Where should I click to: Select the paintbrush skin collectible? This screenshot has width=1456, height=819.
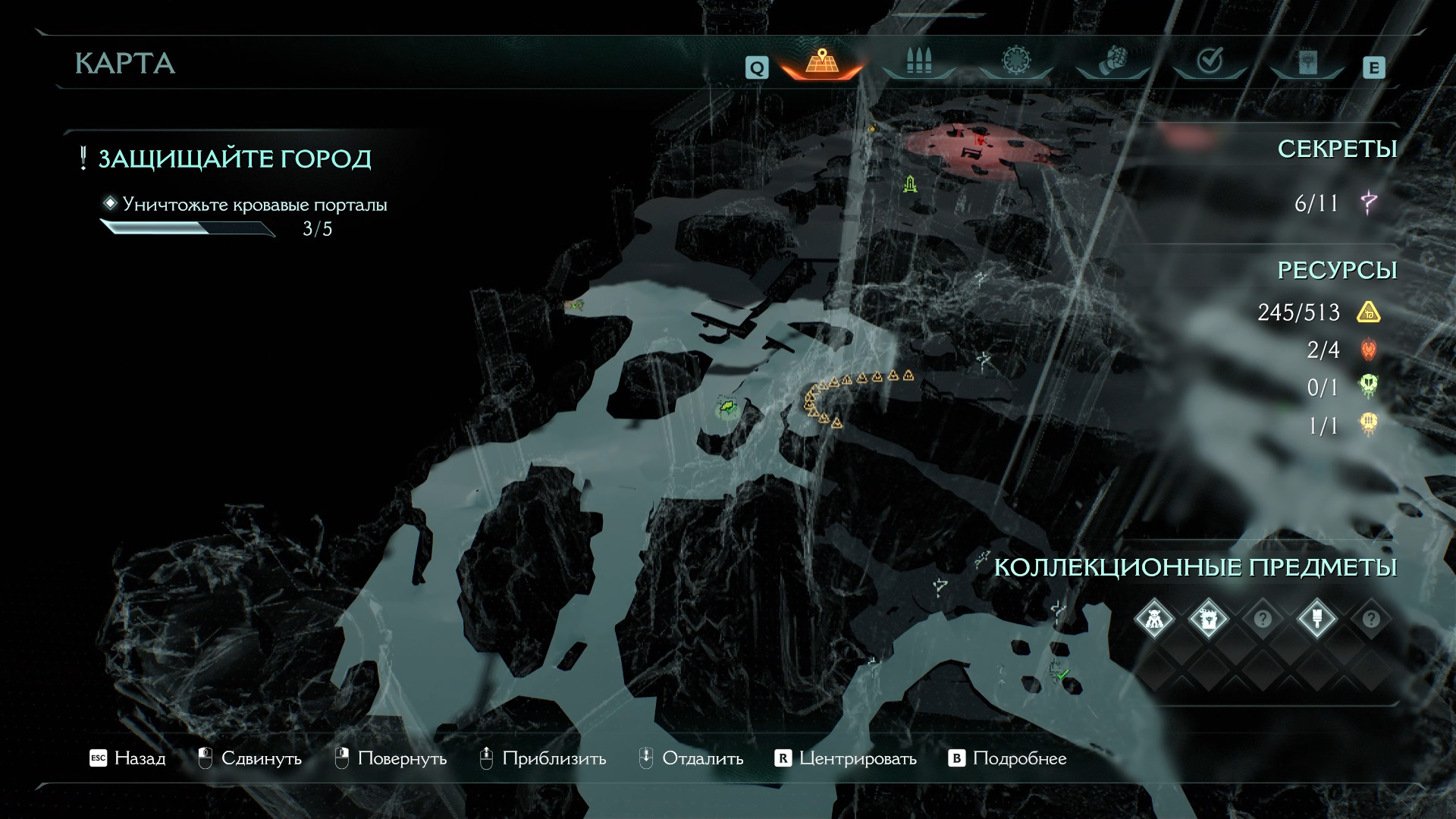pos(1316,620)
